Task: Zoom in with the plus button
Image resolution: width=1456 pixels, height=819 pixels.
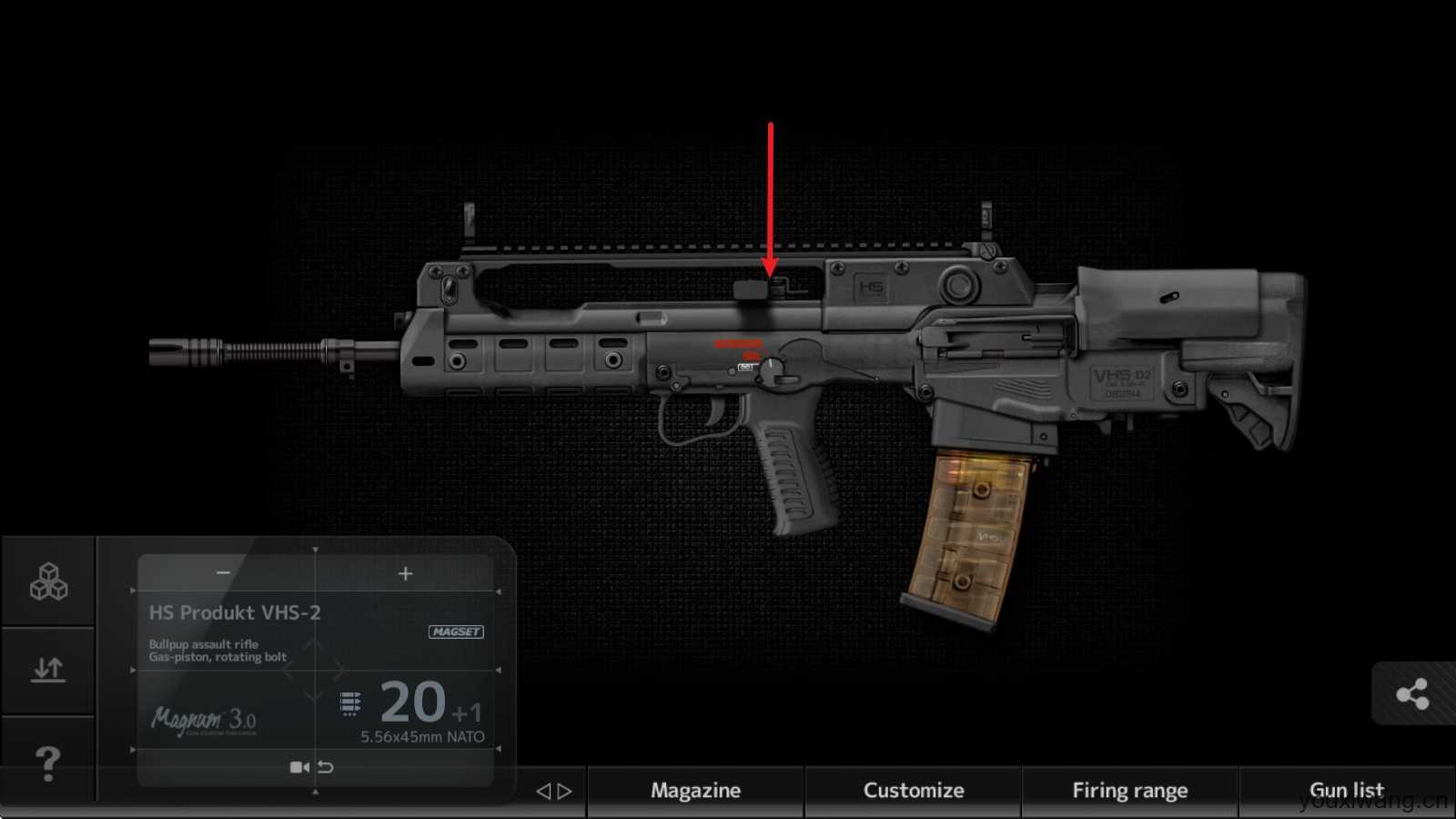Action: (406, 572)
